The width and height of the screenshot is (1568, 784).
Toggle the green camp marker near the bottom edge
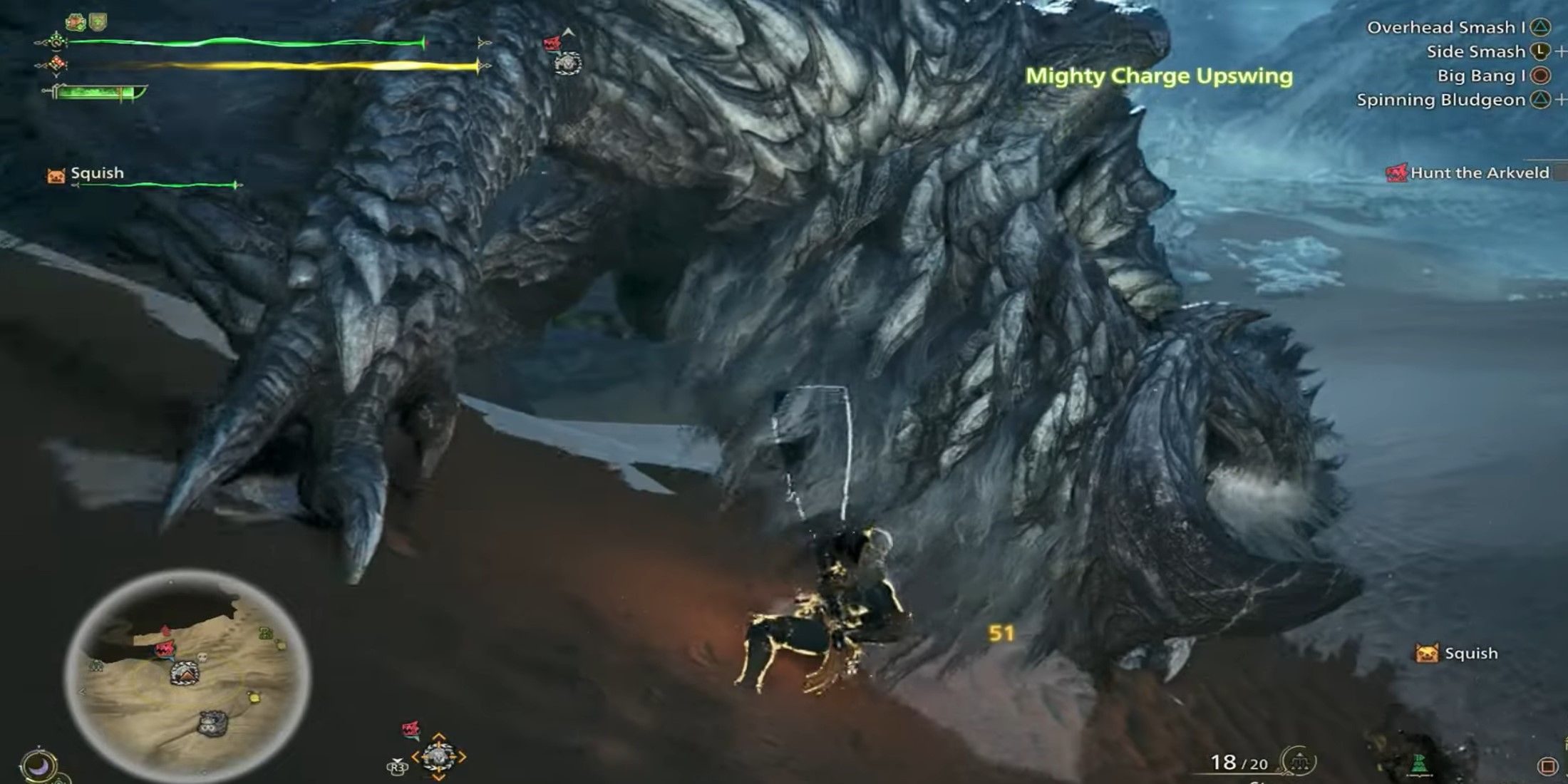1418,764
